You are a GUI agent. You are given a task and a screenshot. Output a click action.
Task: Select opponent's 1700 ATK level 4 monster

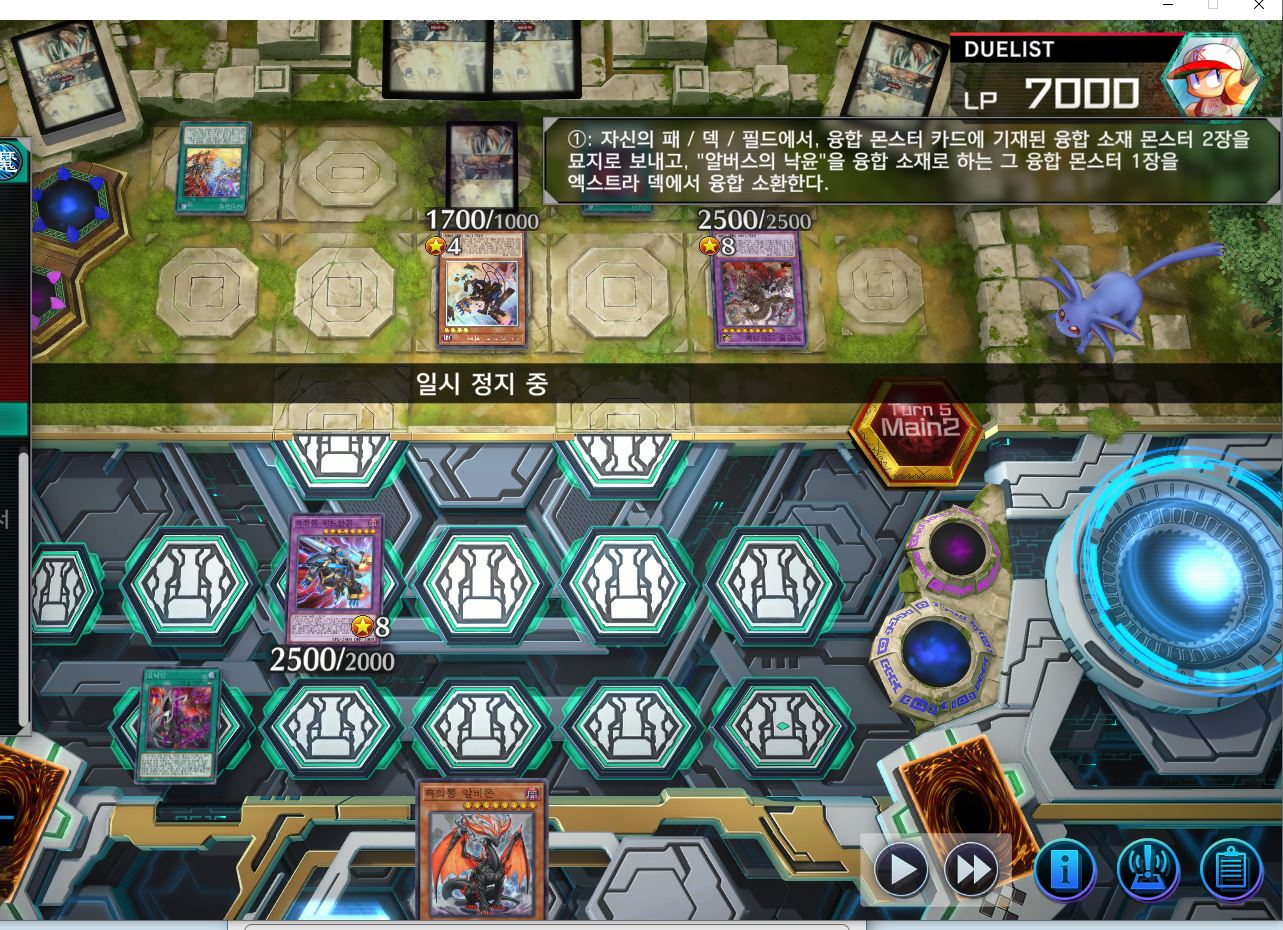(483, 289)
